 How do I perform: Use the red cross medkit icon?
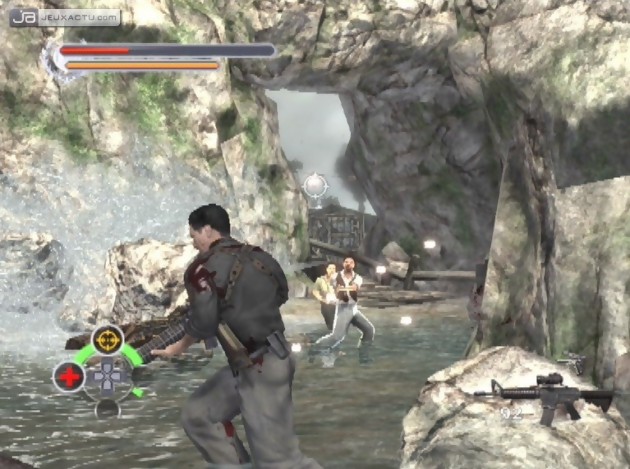click(x=68, y=376)
